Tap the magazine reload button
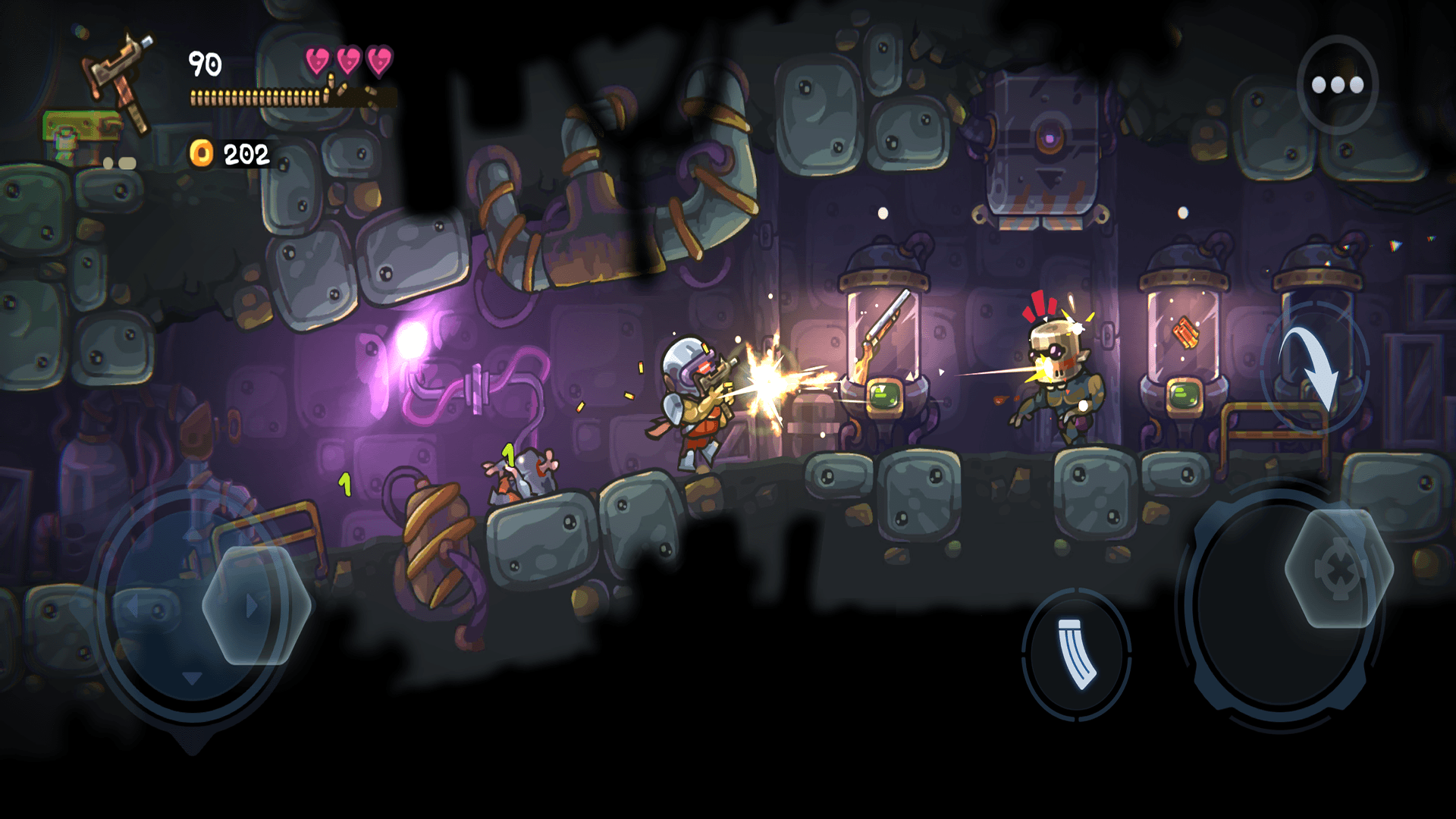This screenshot has width=1456, height=819. point(1076,654)
